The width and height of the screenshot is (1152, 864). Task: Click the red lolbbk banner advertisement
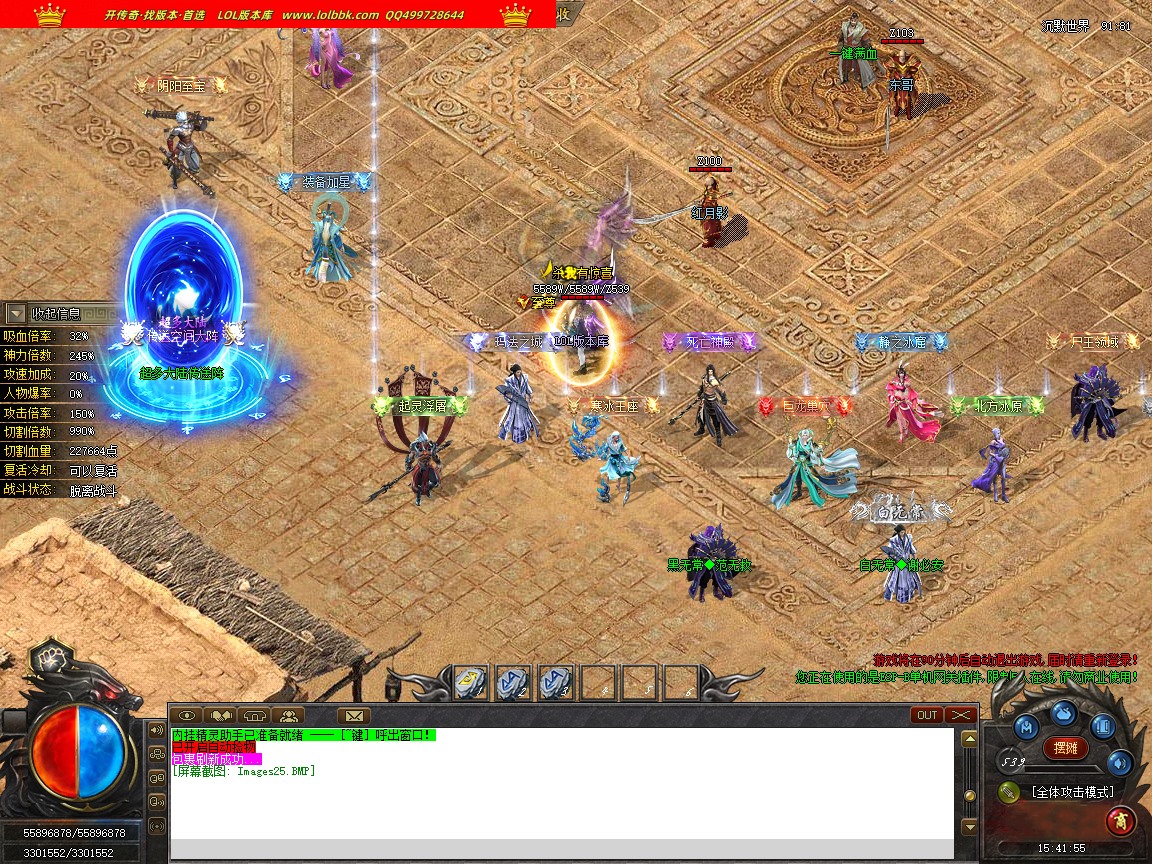tap(278, 14)
